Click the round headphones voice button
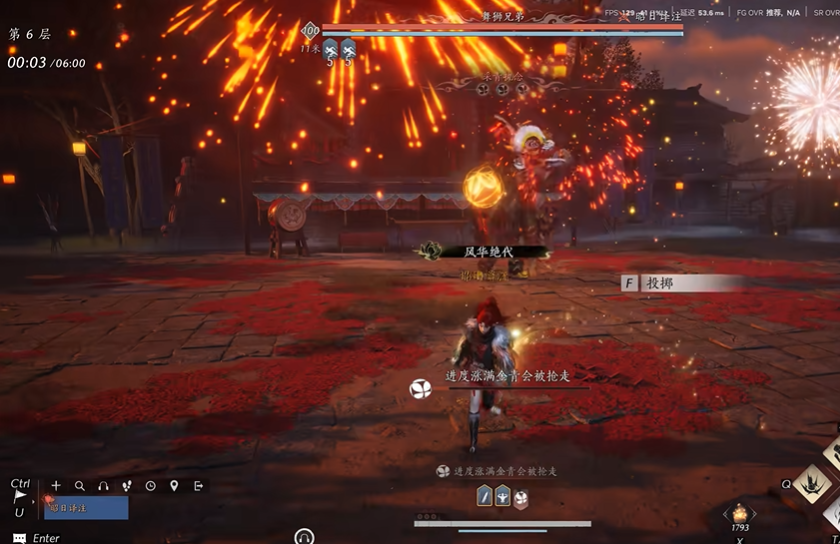840x544 pixels. [x=304, y=538]
